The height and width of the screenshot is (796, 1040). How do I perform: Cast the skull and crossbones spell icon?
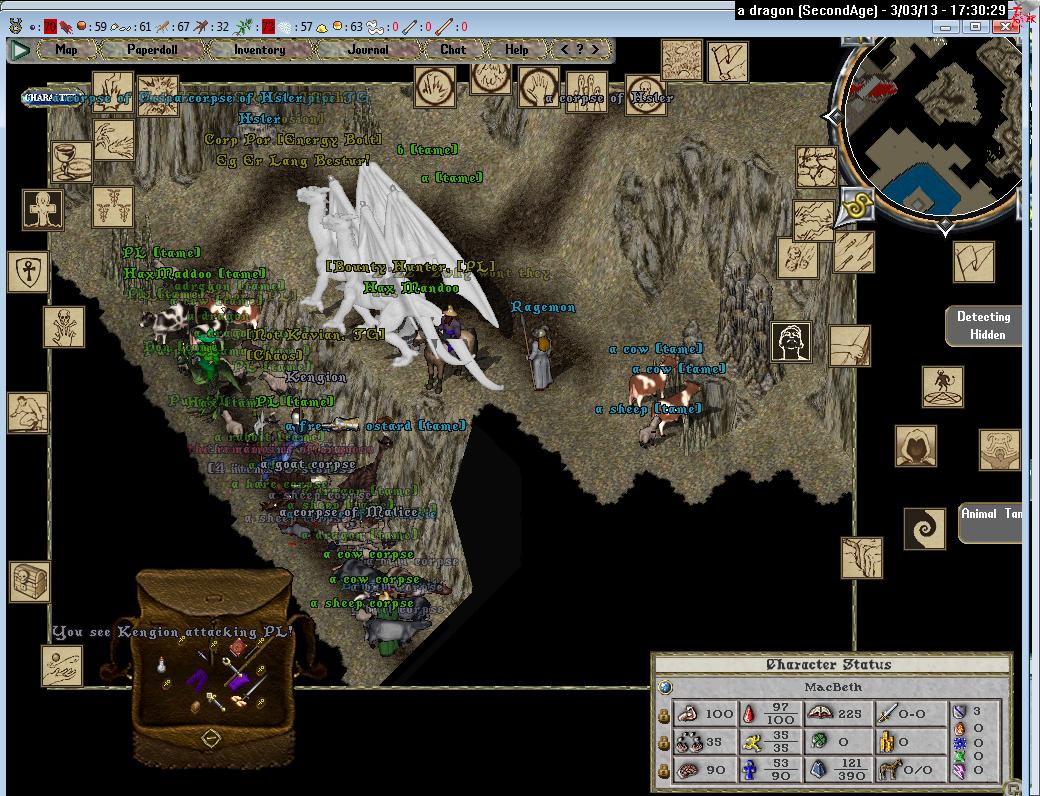(x=63, y=327)
